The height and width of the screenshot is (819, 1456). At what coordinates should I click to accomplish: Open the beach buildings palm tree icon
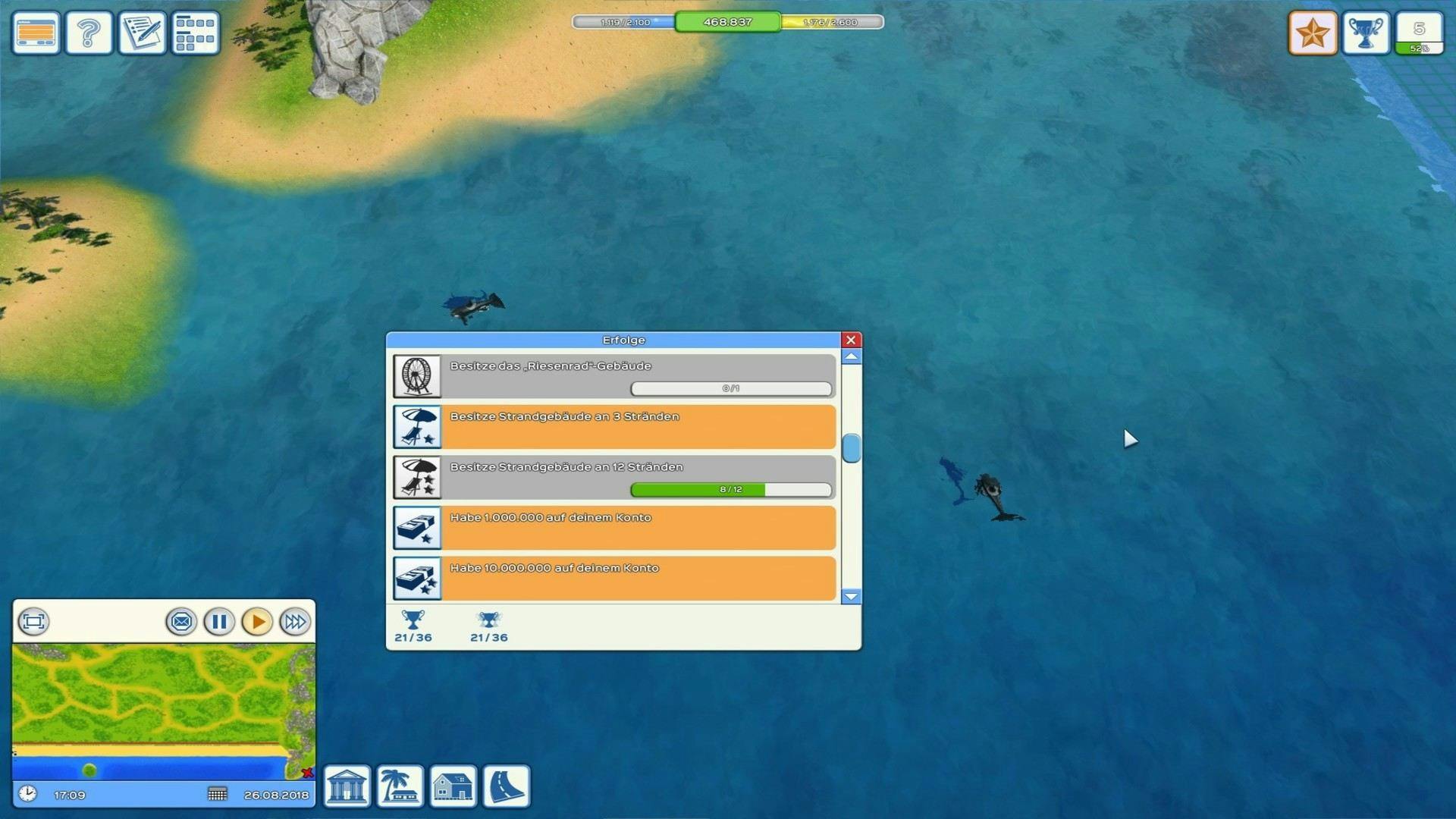coord(400,786)
